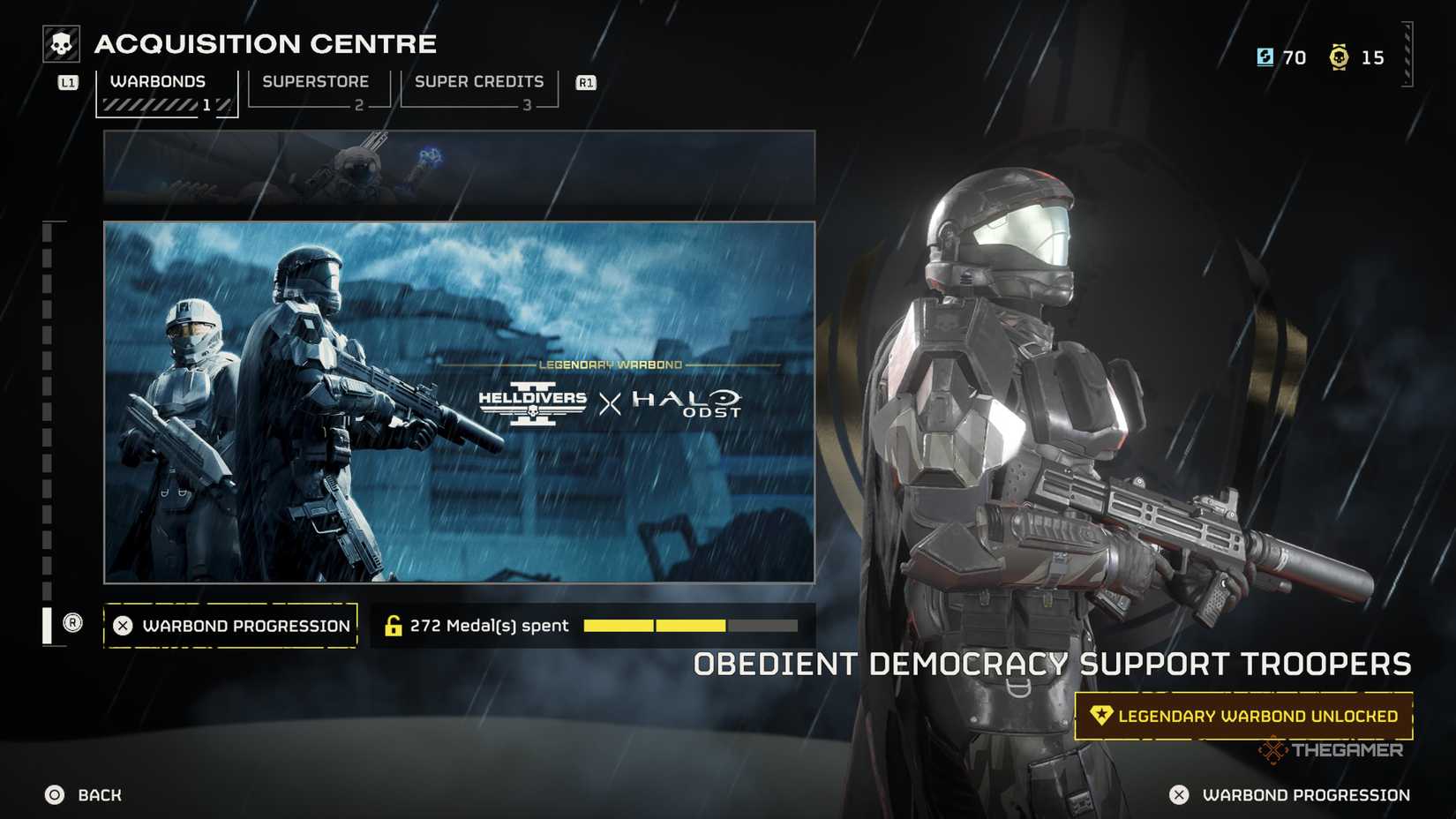Click the circled O icon next to Back
The image size is (1456, 819).
[x=55, y=794]
